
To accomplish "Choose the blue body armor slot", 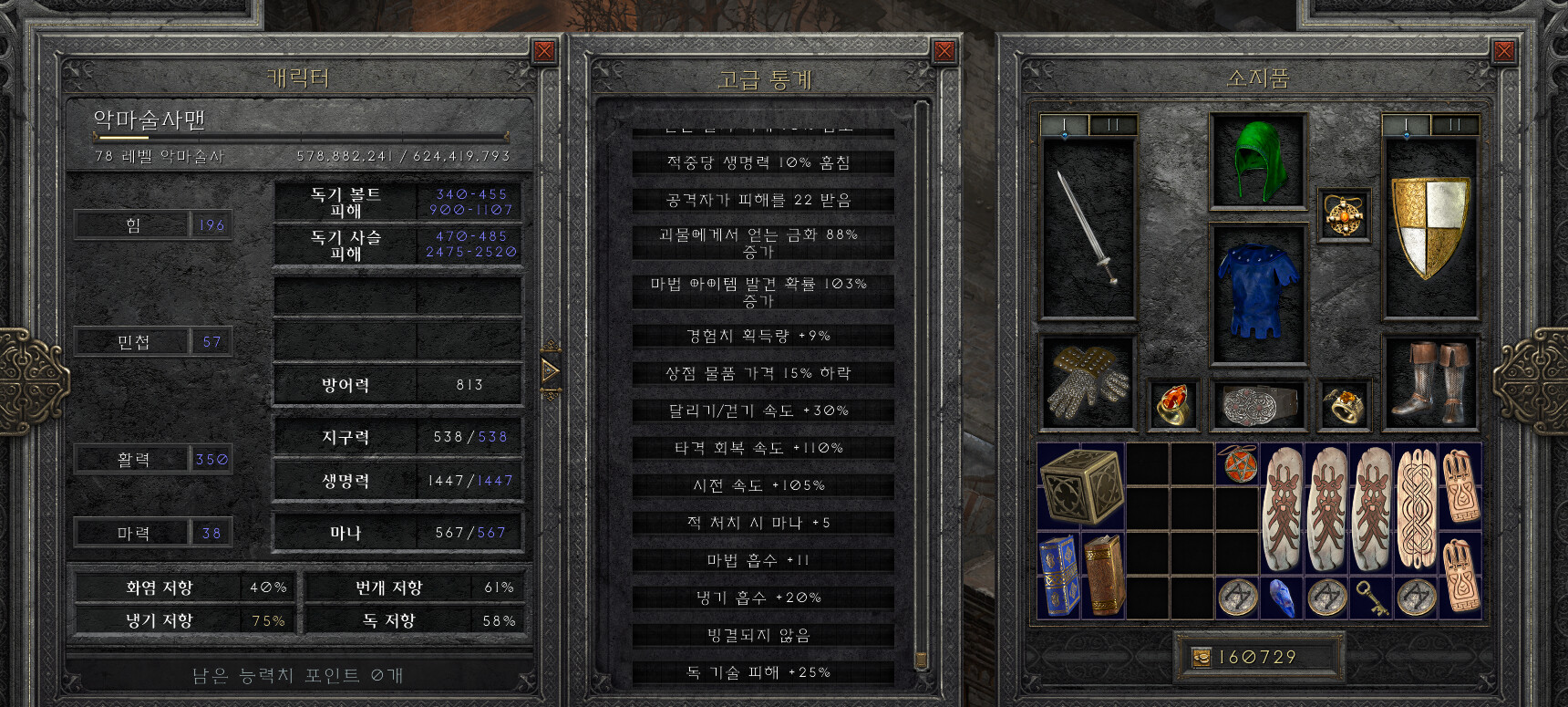I will point(1257,292).
